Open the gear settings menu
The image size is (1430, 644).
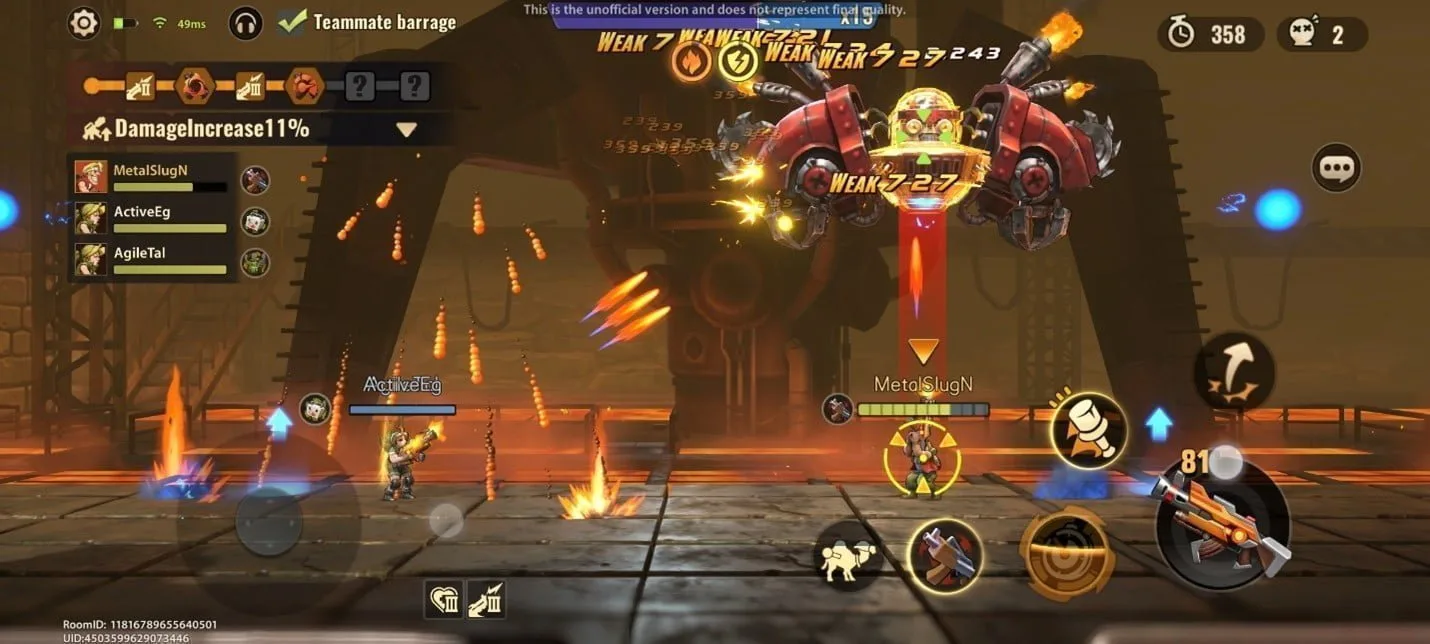click(84, 22)
